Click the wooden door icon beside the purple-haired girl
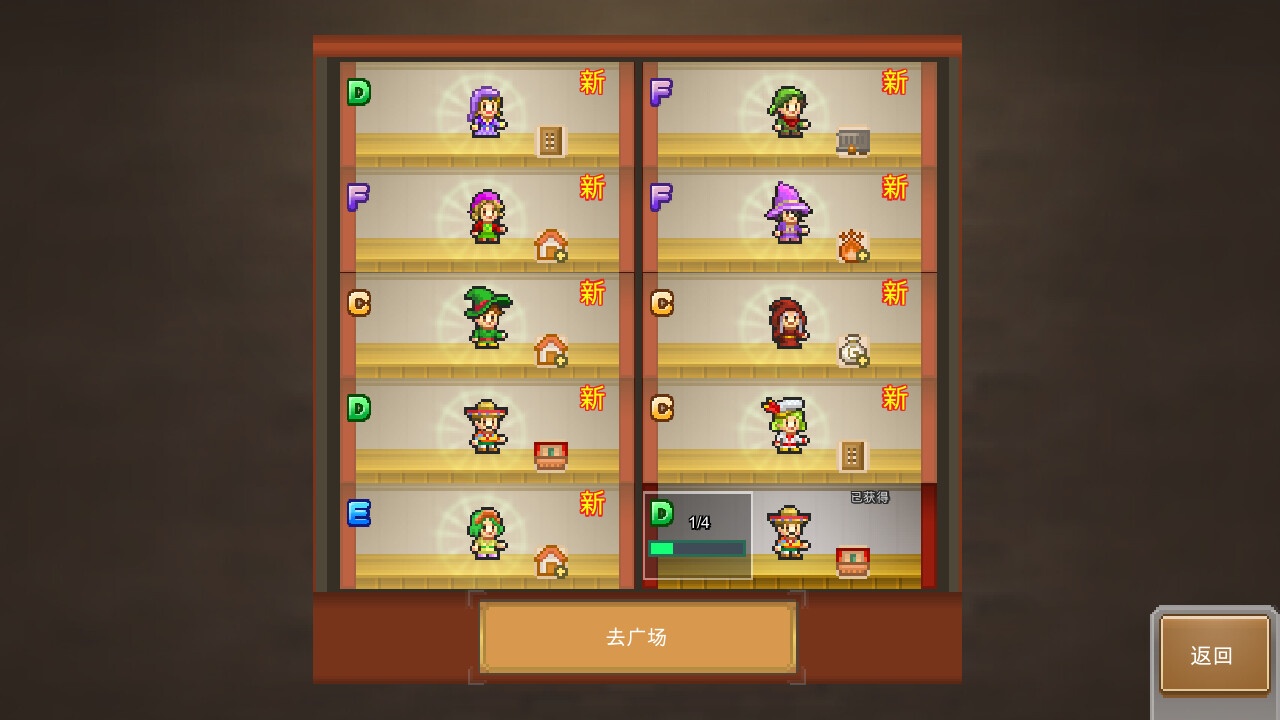 click(551, 141)
